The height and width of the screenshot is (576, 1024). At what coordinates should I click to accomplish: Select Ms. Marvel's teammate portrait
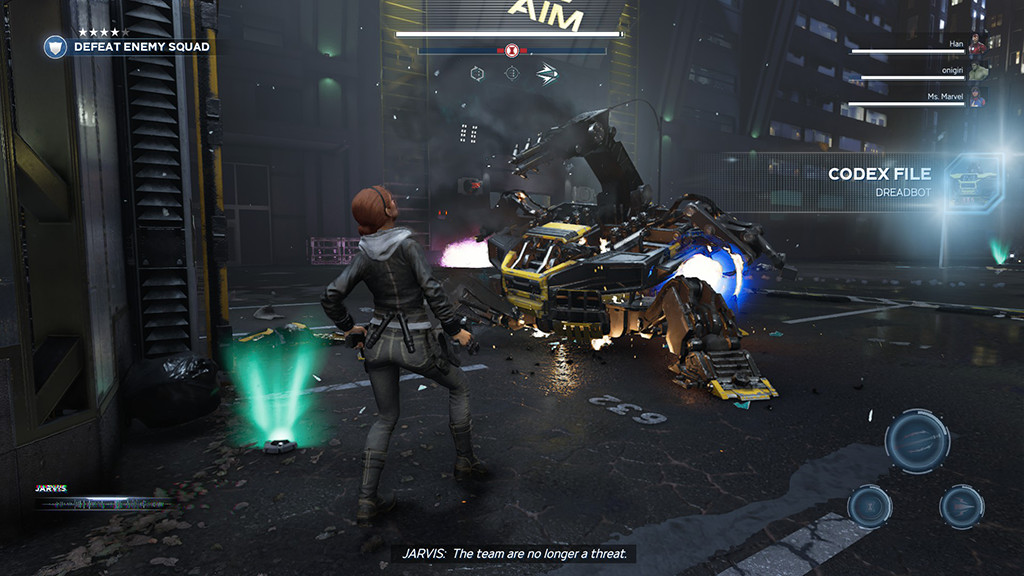coord(977,98)
